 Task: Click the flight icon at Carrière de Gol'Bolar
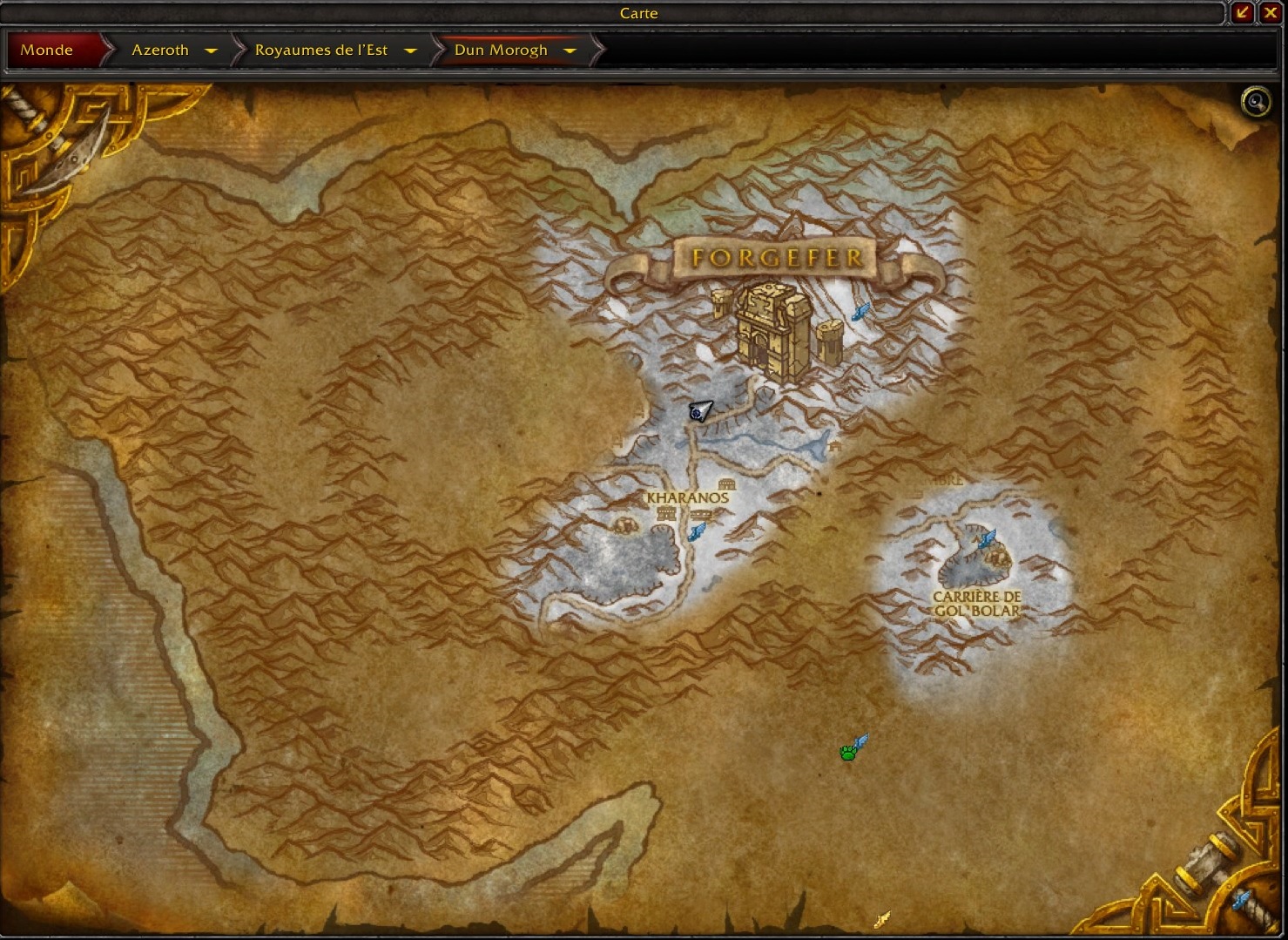pos(988,537)
